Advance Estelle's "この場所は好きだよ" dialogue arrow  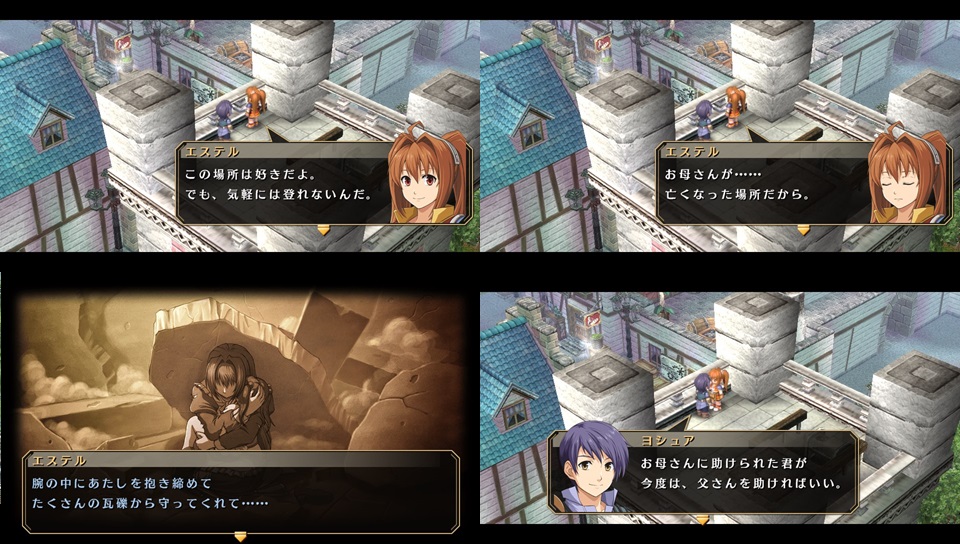pos(323,230)
